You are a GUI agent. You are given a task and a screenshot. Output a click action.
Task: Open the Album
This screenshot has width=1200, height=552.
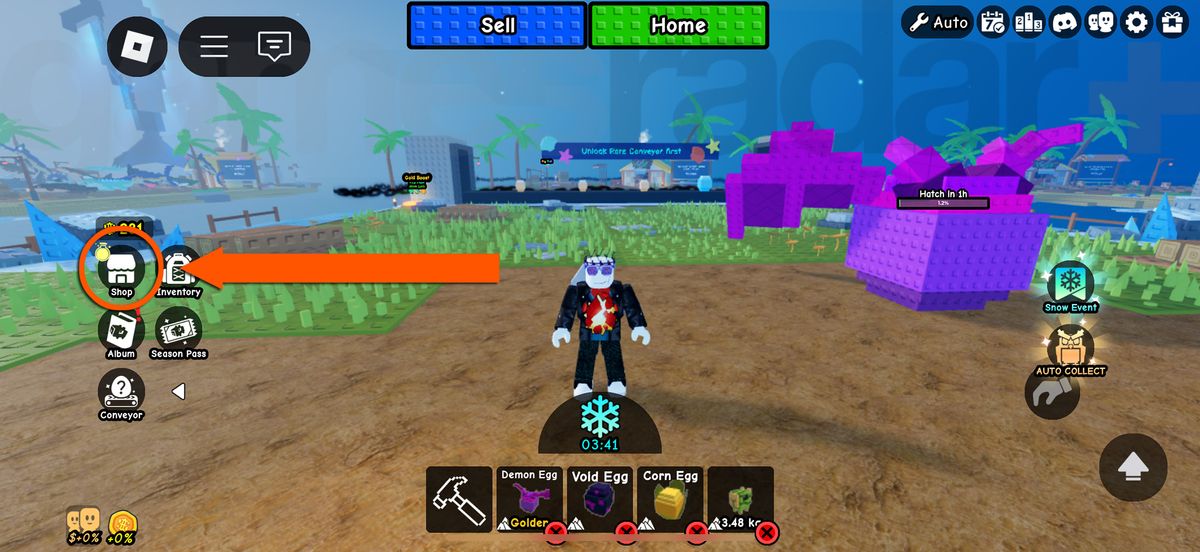click(121, 332)
